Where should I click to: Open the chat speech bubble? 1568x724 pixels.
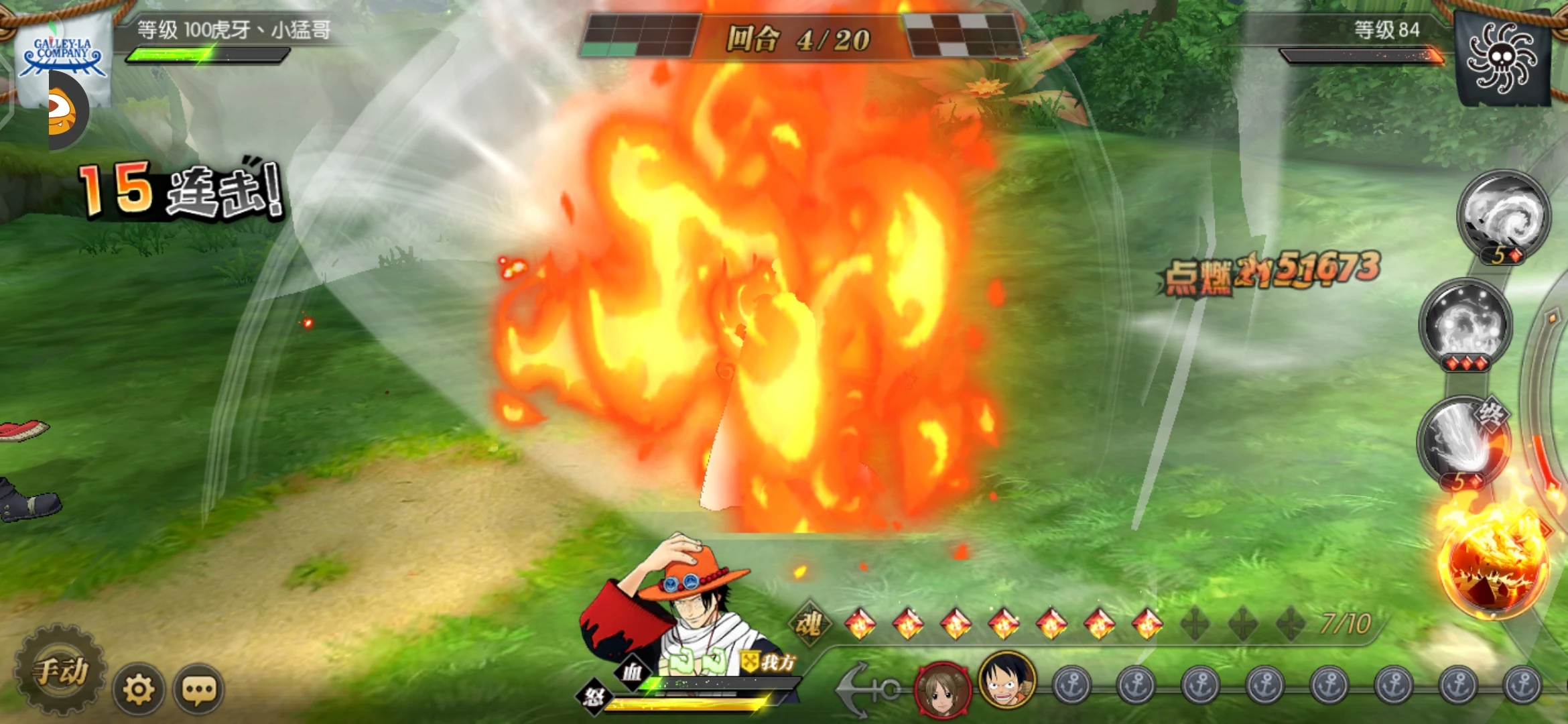(x=199, y=688)
